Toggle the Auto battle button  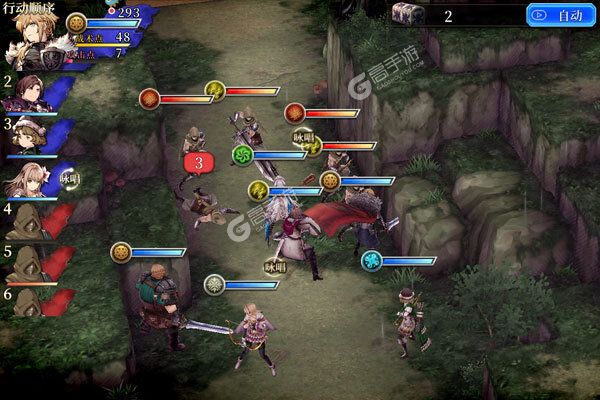point(560,15)
